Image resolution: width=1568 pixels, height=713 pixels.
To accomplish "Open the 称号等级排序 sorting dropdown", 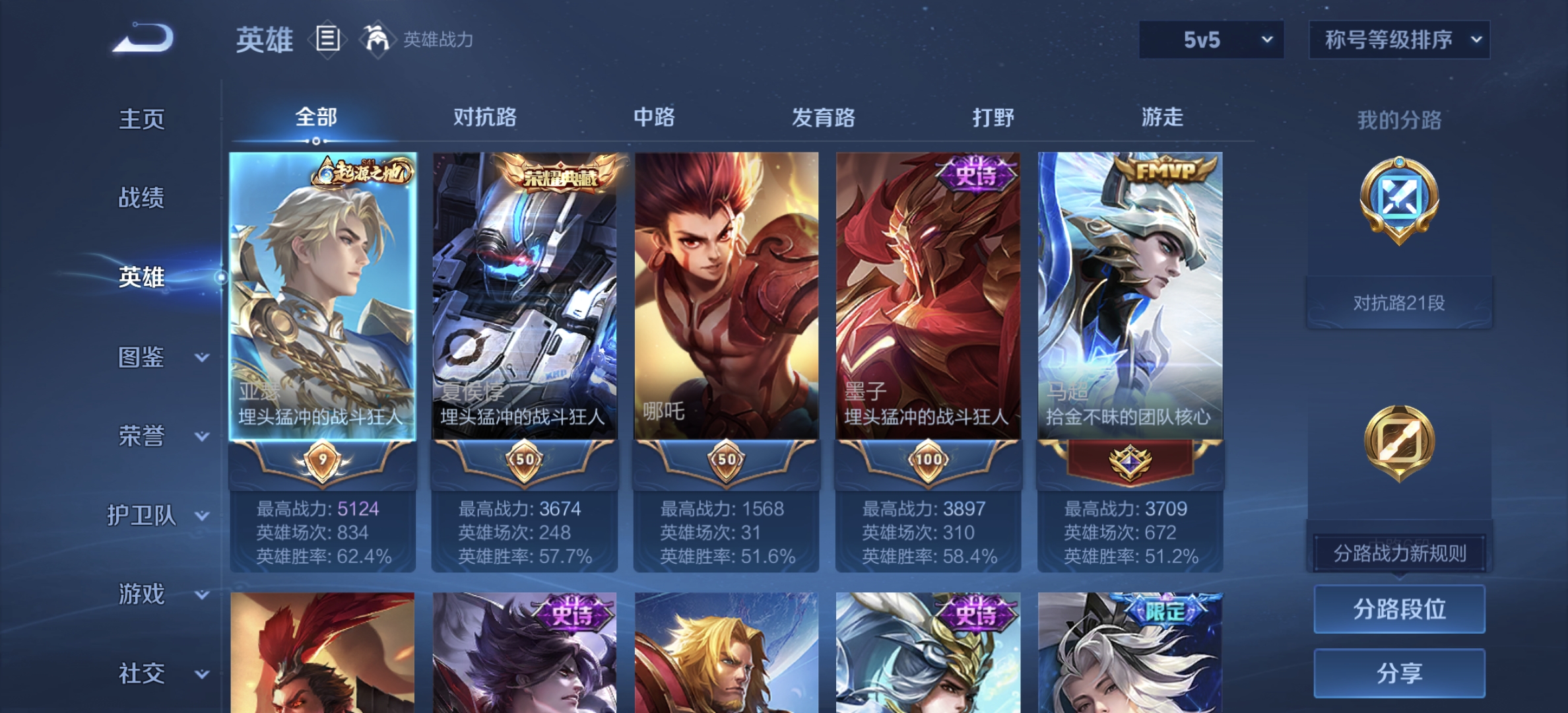I will pyautogui.click(x=1399, y=39).
